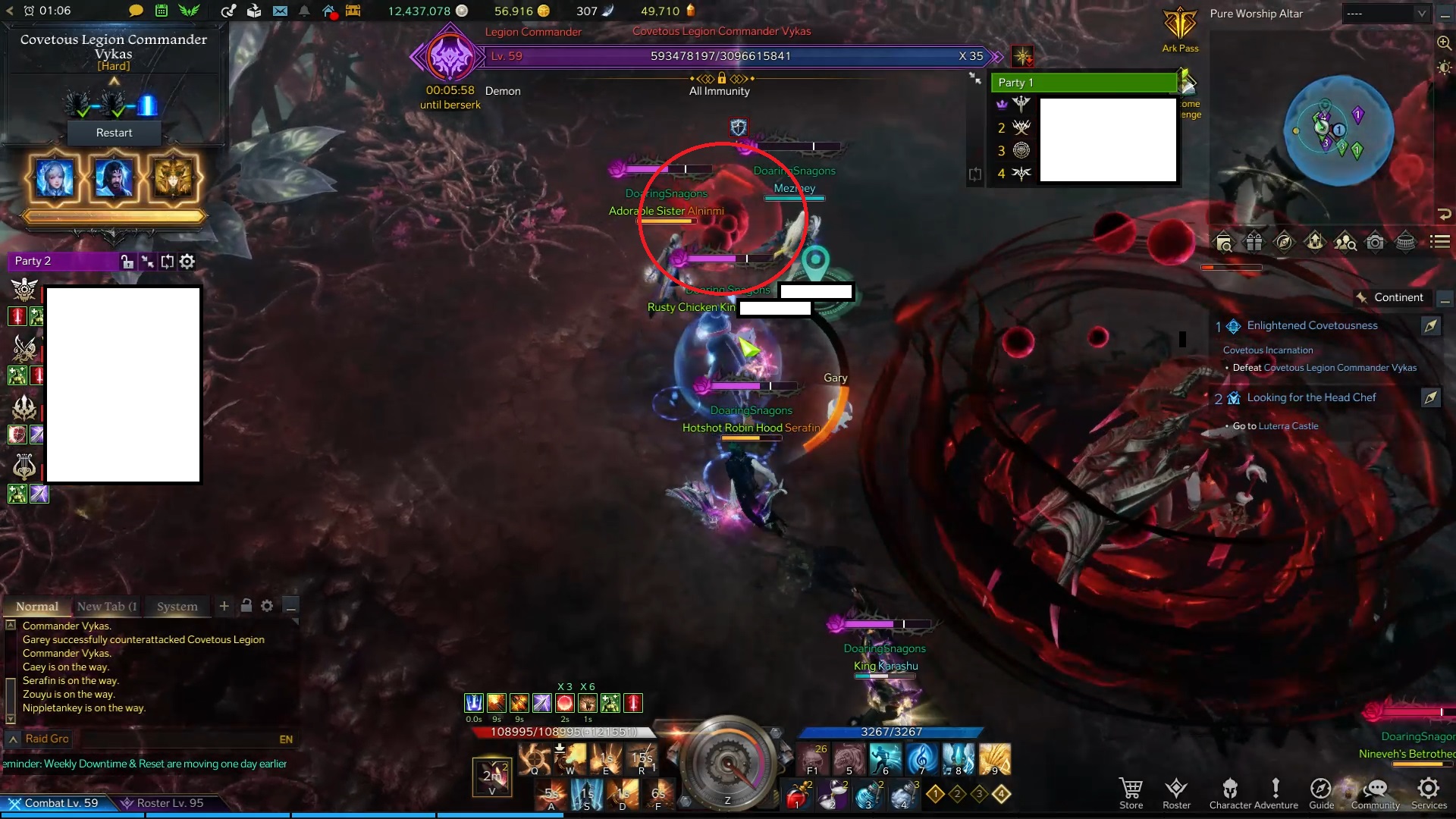
Task: Open the mail icon on the top bar
Action: pyautogui.click(x=281, y=11)
